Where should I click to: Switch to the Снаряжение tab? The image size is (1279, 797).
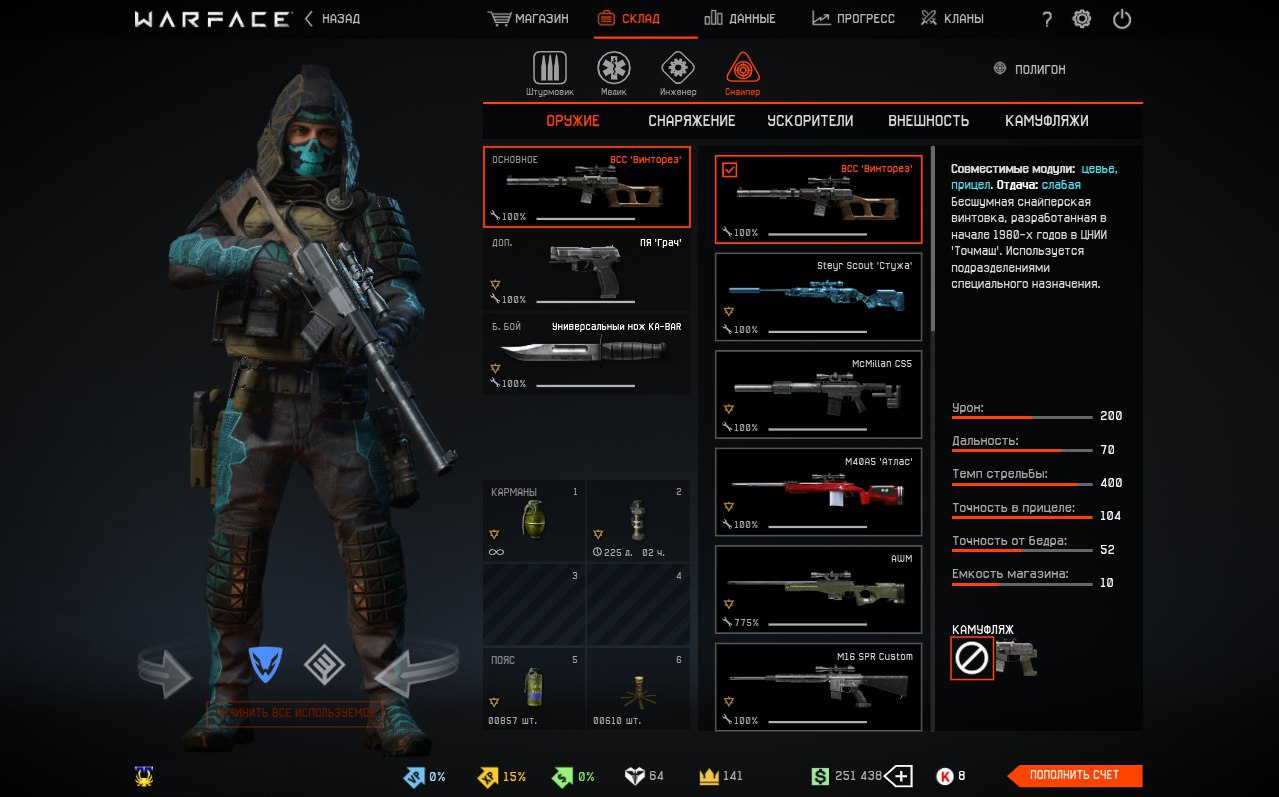pyautogui.click(x=691, y=121)
